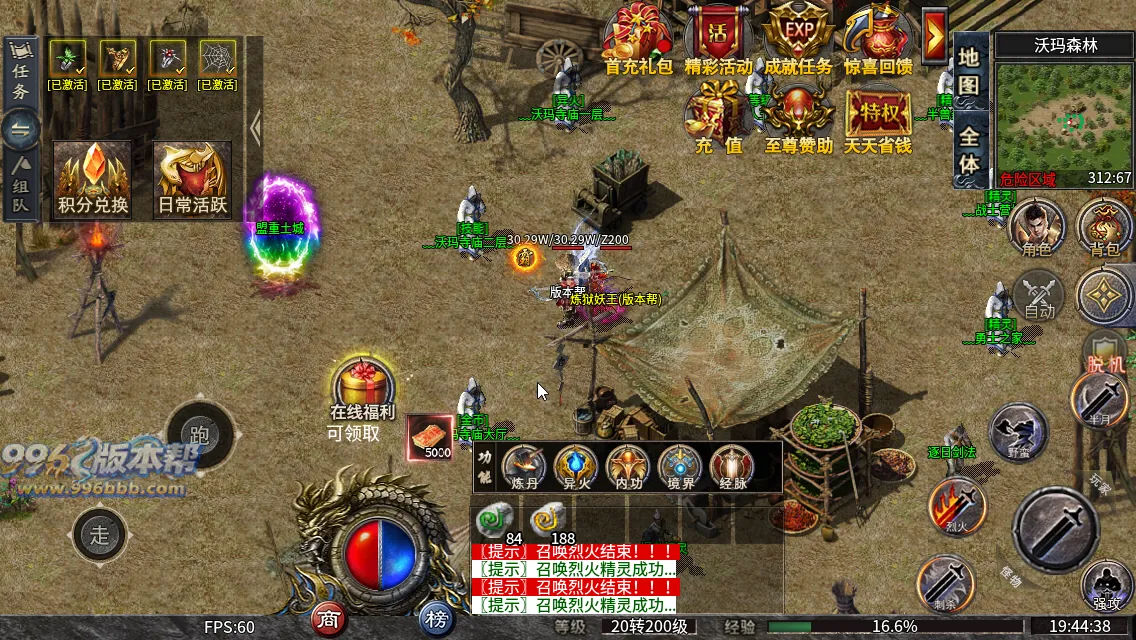Image resolution: width=1136 pixels, height=640 pixels.
Task: Toggle the 自动 auto-combat button
Action: coord(1039,296)
